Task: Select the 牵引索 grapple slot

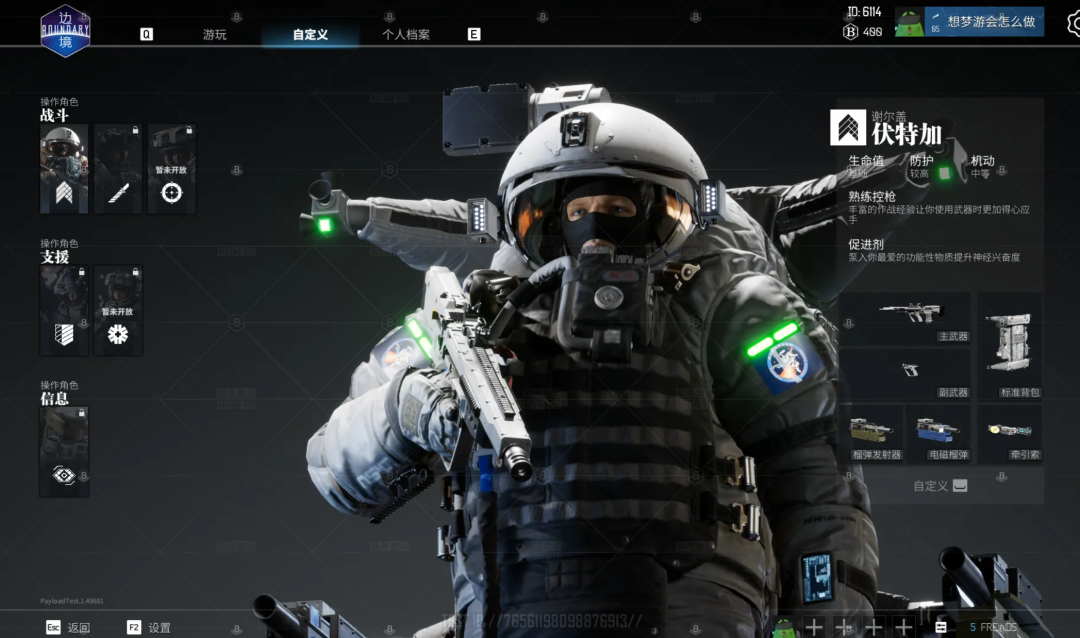Action: pos(1009,434)
